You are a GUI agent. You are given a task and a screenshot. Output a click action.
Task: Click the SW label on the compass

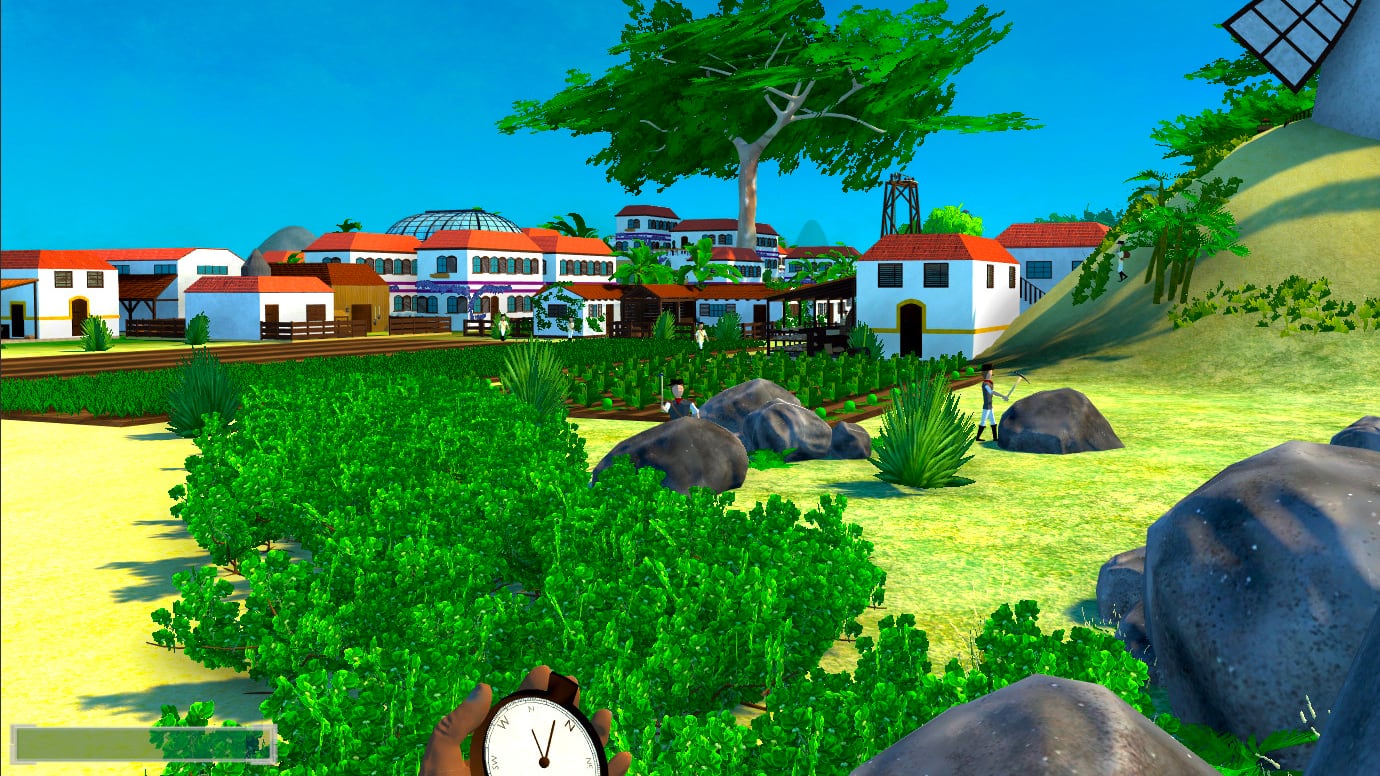point(493,762)
